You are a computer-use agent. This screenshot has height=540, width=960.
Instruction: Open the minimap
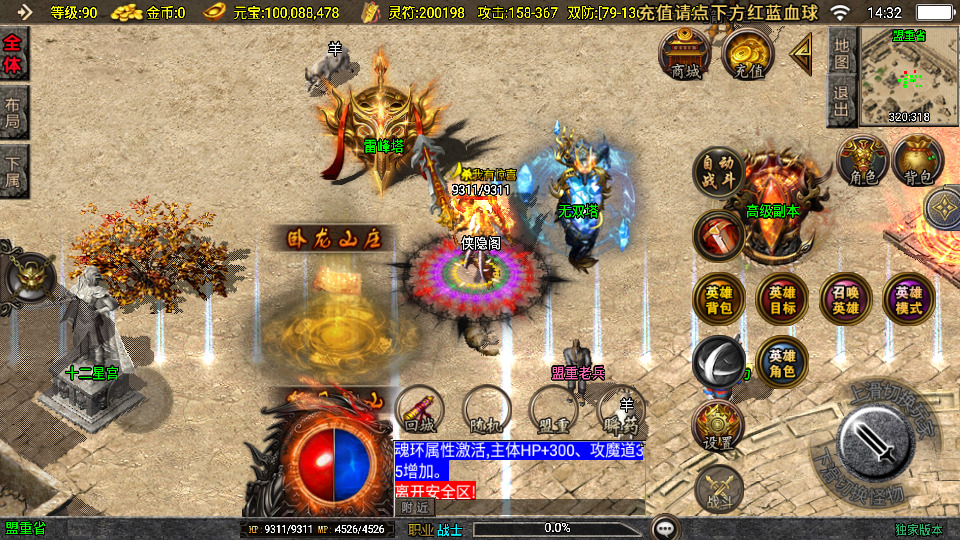pyautogui.click(x=908, y=76)
